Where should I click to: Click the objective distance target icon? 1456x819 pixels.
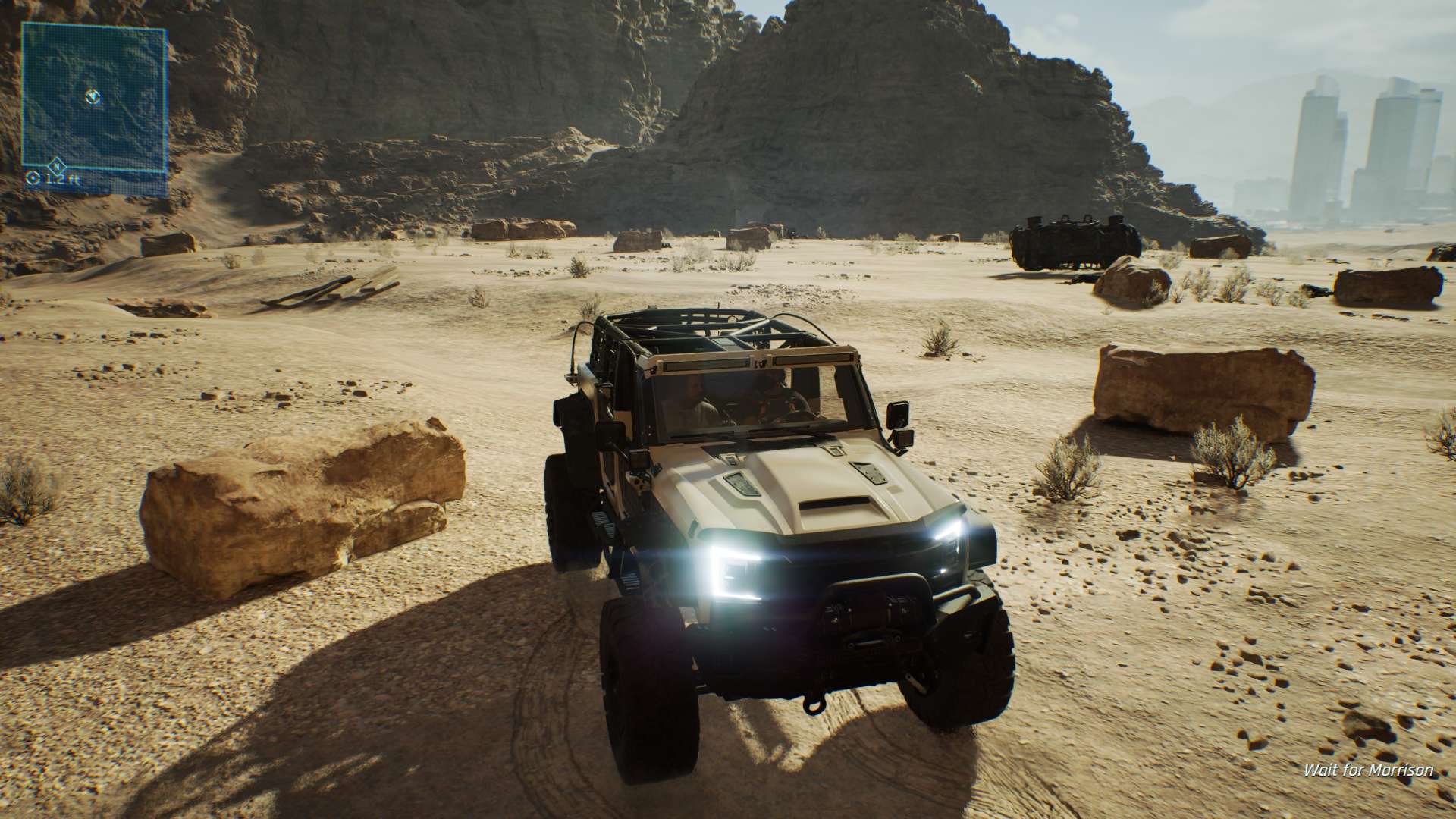[x=33, y=179]
